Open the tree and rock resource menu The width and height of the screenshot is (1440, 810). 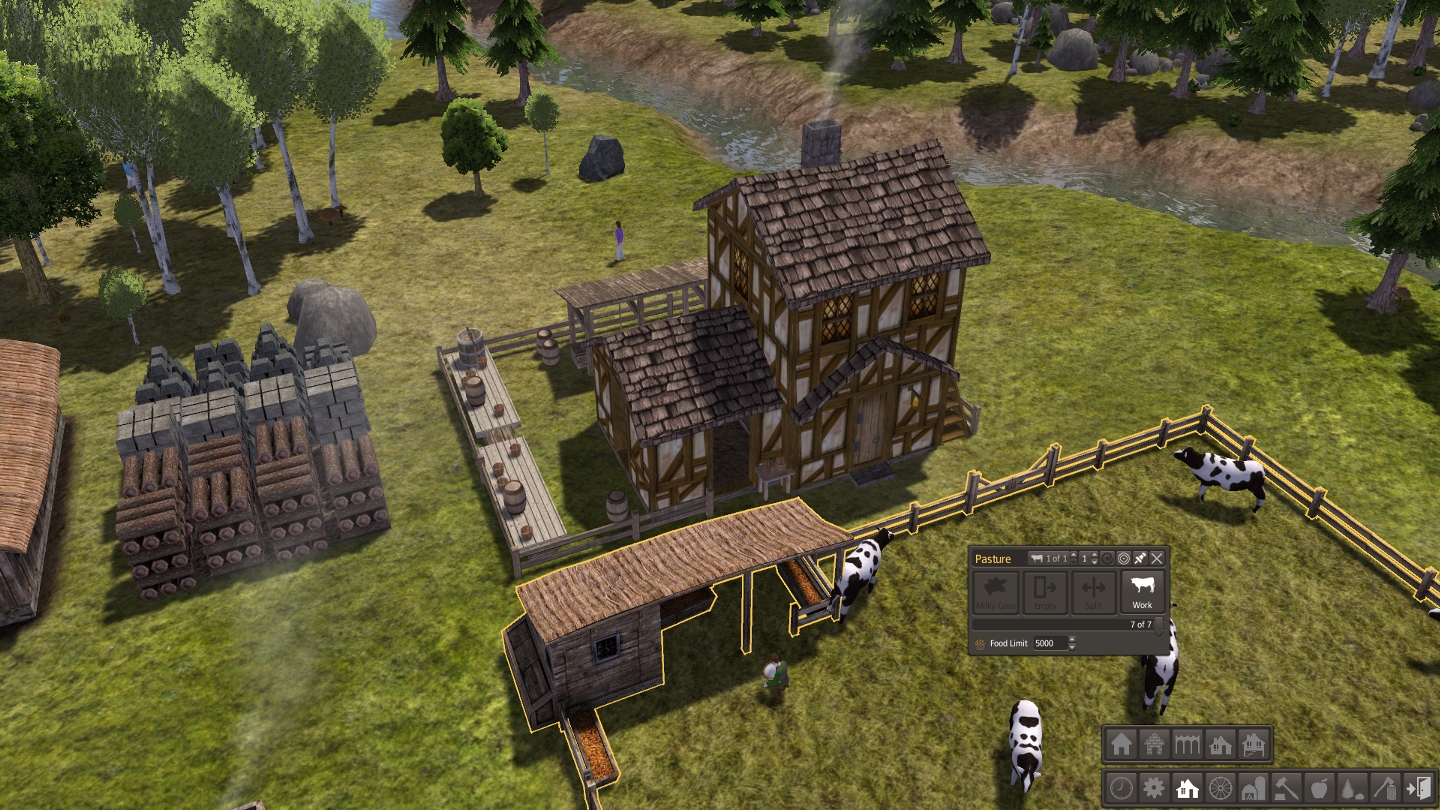(x=1352, y=787)
